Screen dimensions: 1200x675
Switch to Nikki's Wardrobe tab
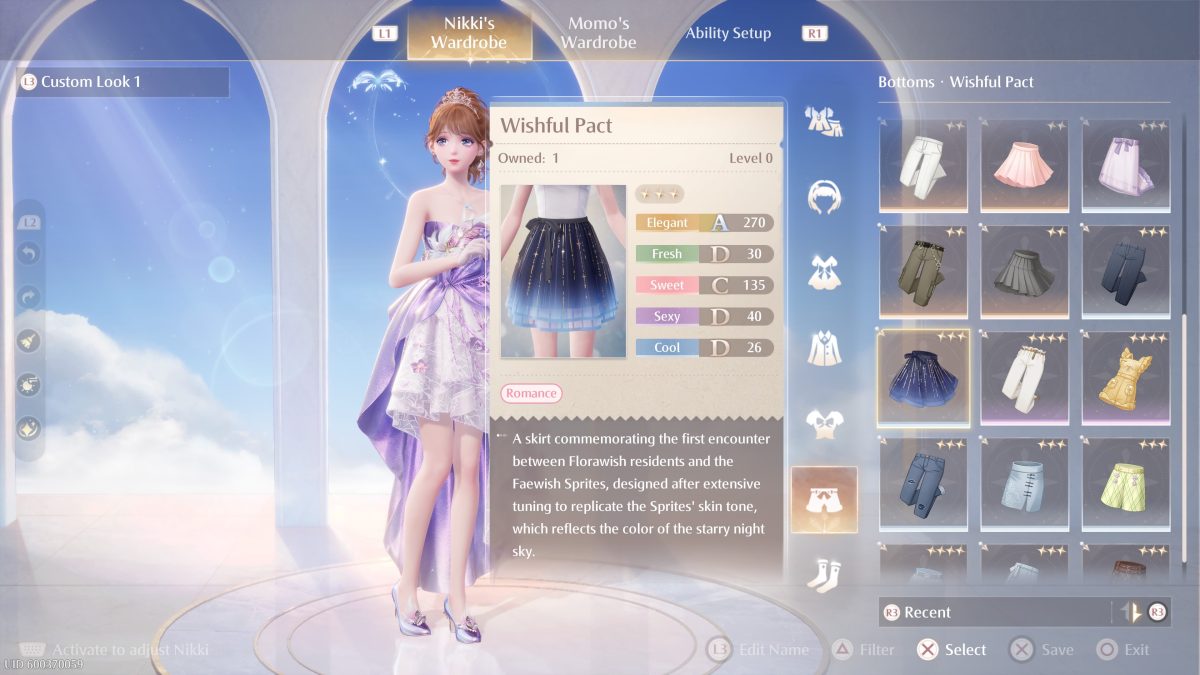[x=468, y=33]
